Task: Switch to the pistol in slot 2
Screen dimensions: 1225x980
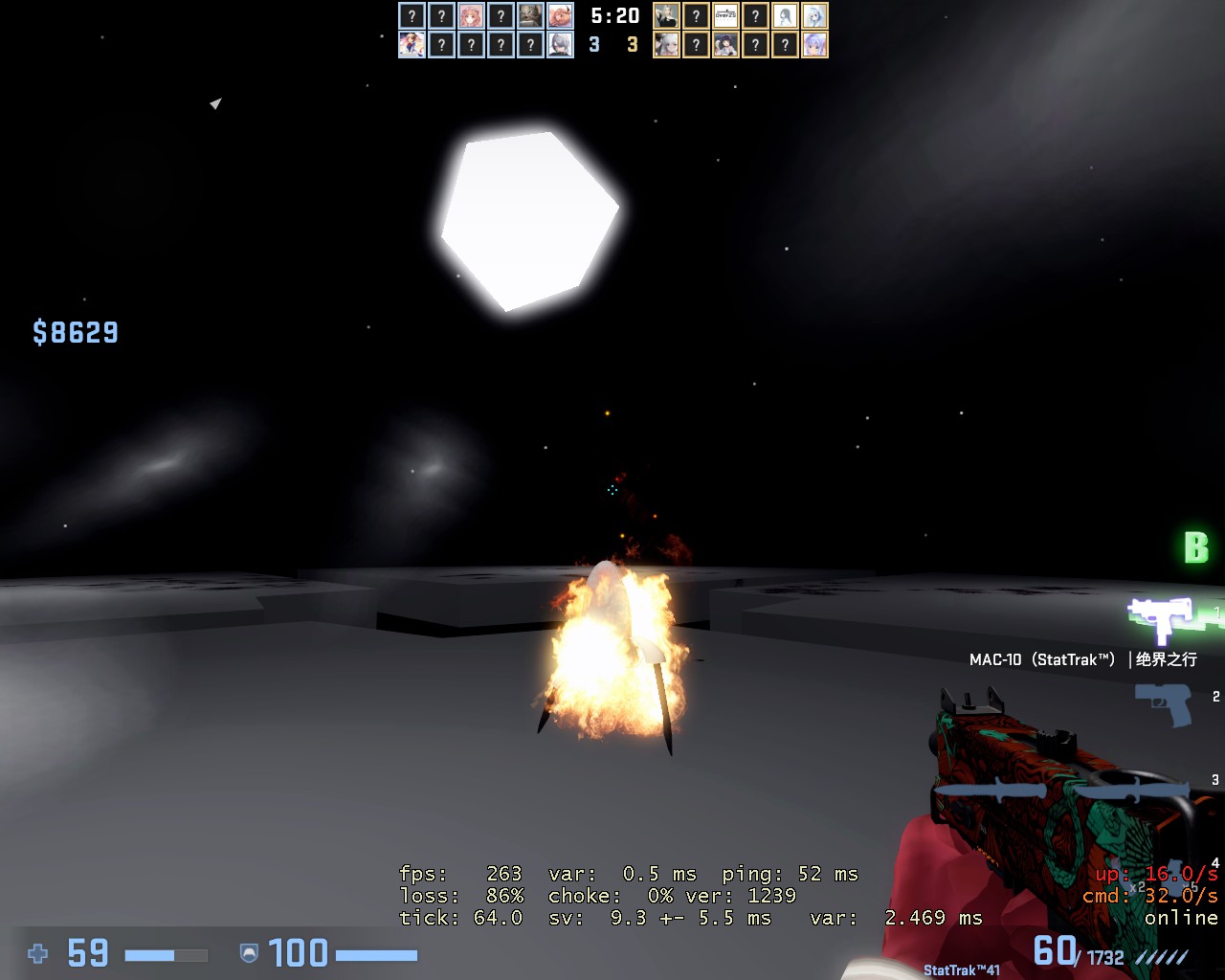Action: click(x=1164, y=704)
